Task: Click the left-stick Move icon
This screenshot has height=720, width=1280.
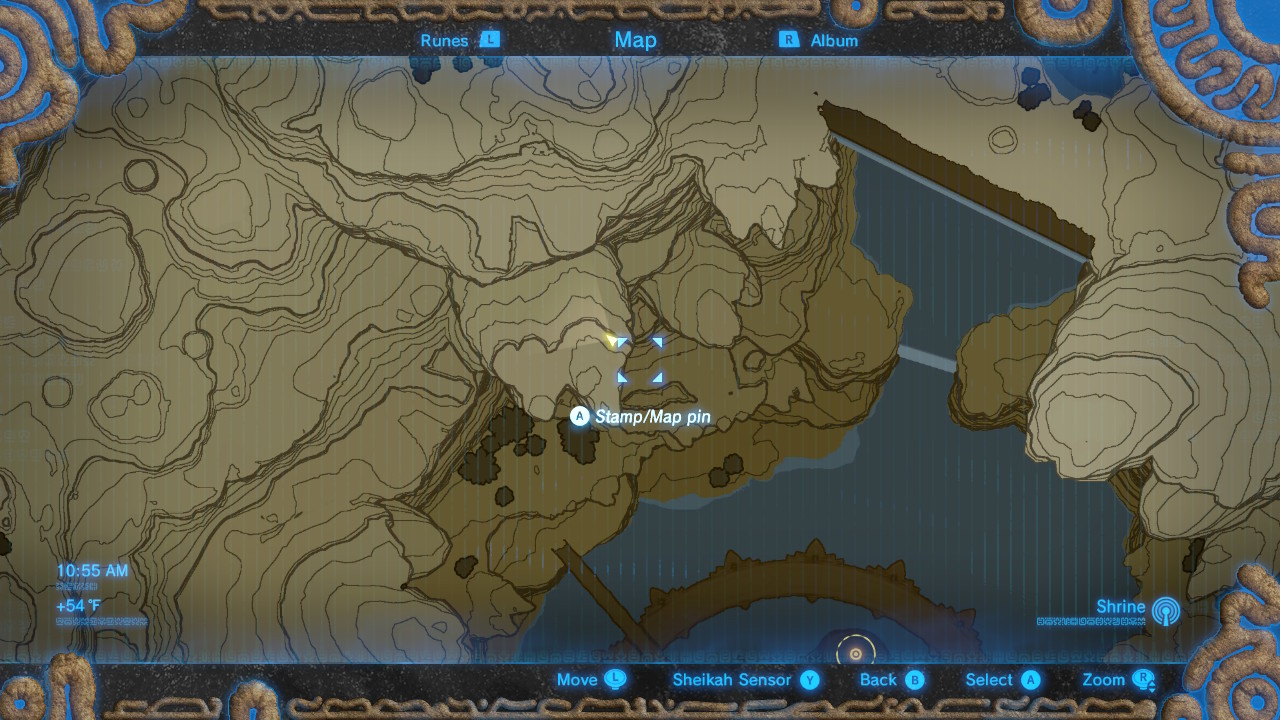Action: pyautogui.click(x=614, y=679)
